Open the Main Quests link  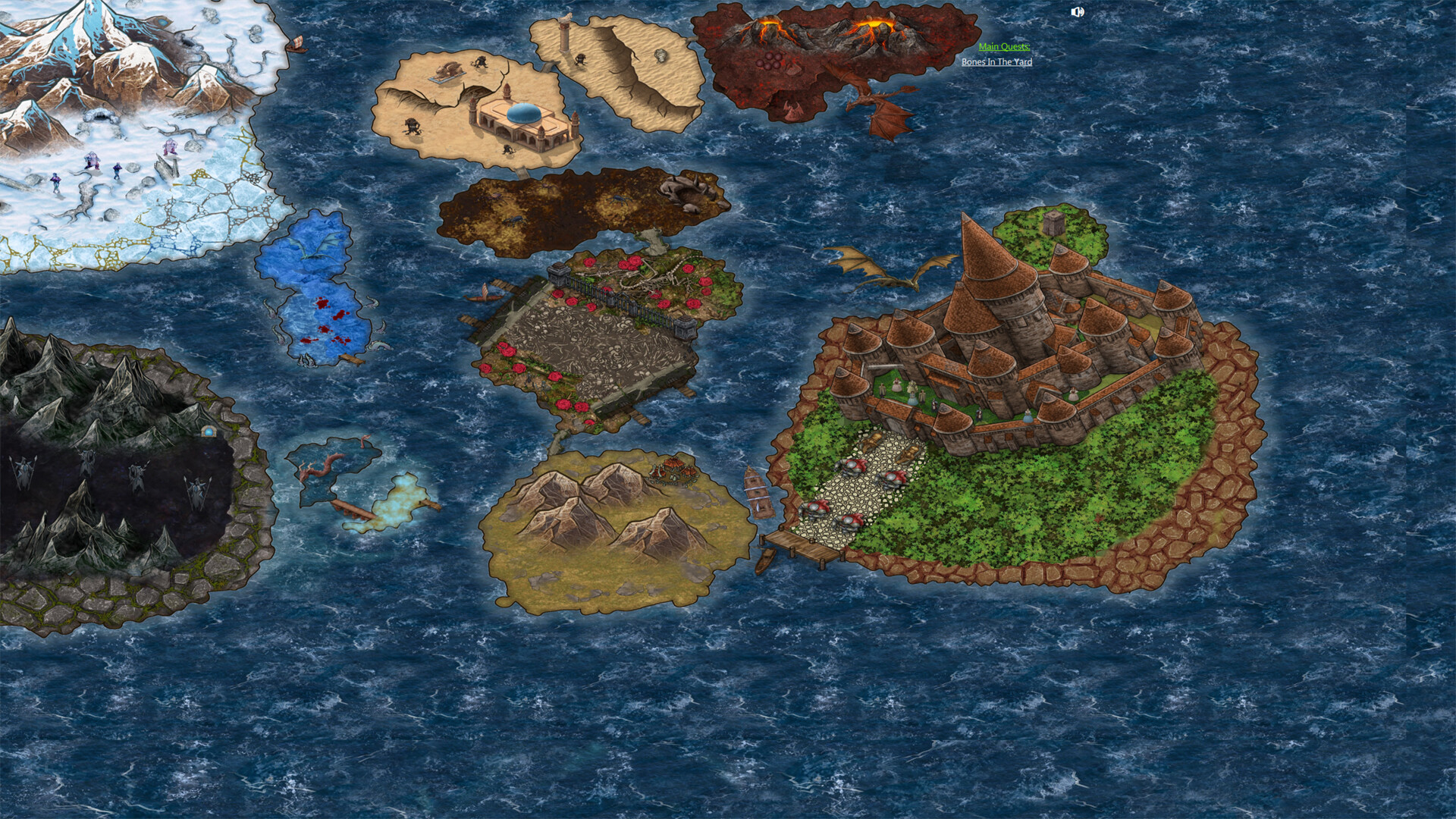coord(1005,47)
